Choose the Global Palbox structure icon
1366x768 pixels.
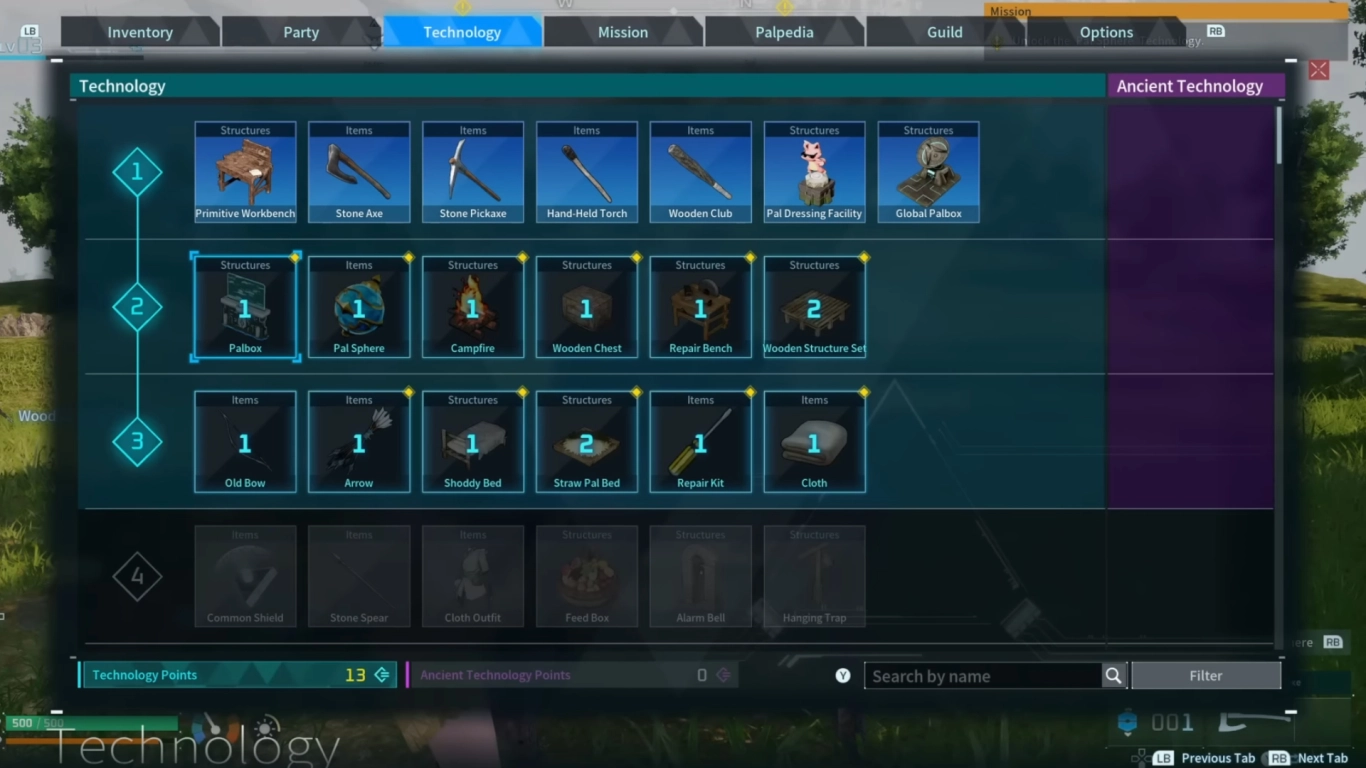pos(928,171)
